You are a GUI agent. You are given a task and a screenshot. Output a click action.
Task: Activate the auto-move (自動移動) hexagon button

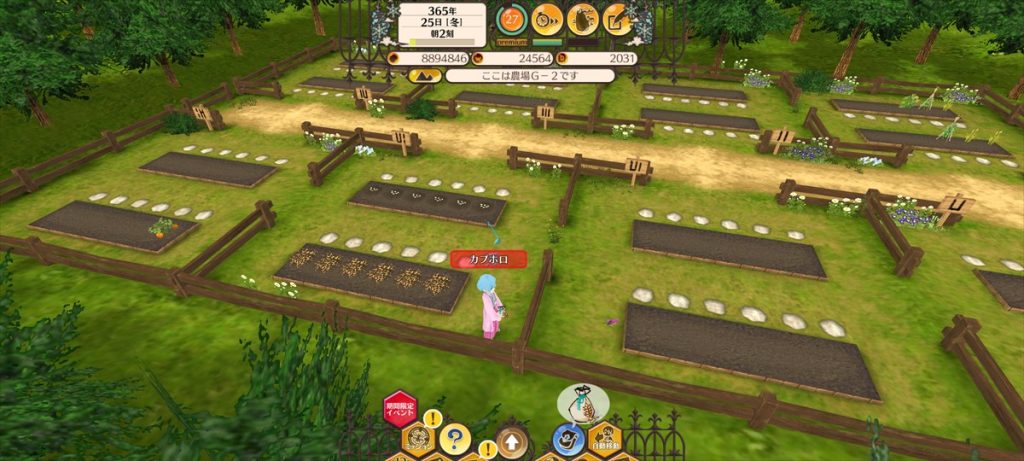pos(603,438)
